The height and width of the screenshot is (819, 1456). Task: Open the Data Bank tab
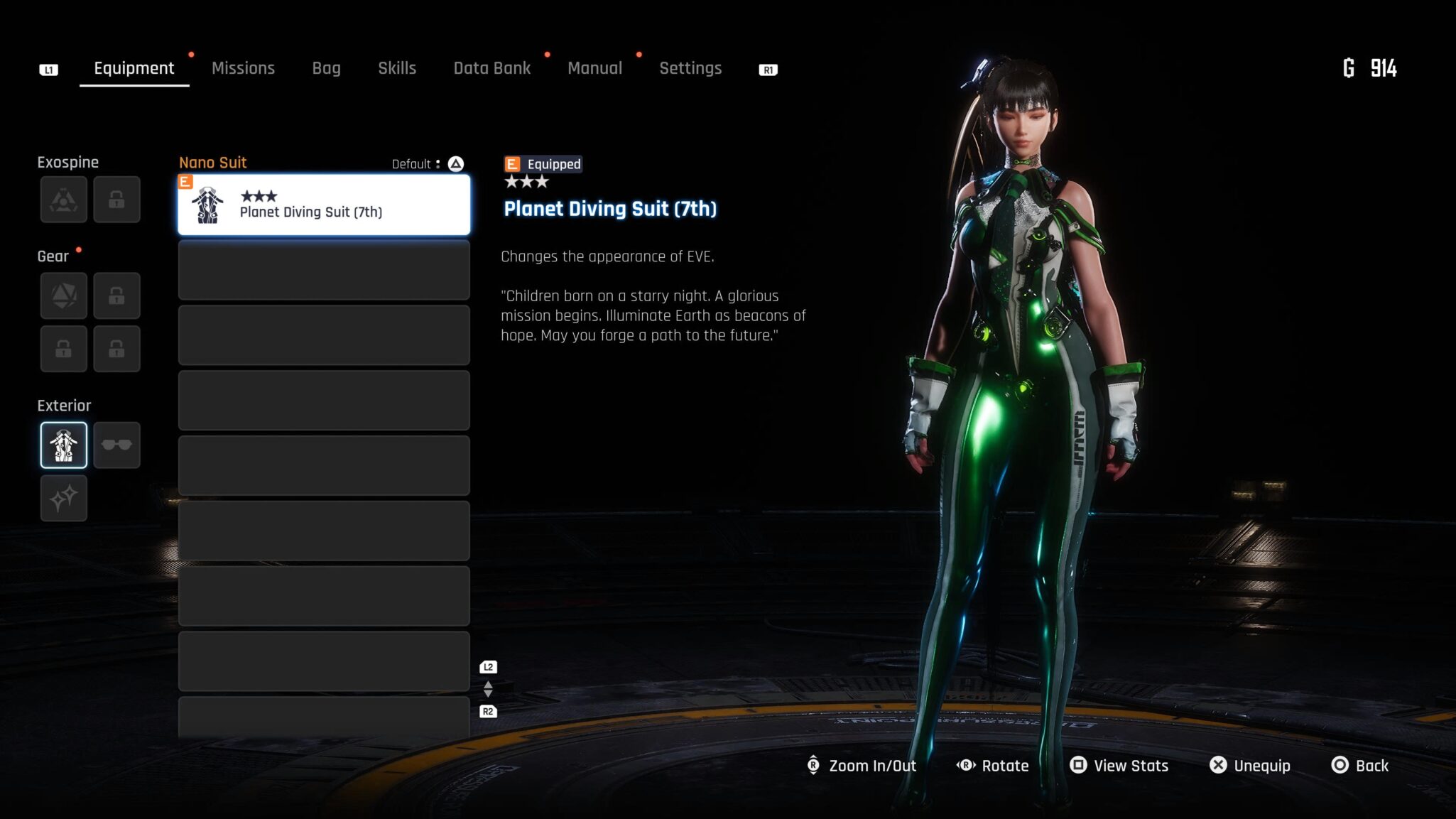point(491,68)
